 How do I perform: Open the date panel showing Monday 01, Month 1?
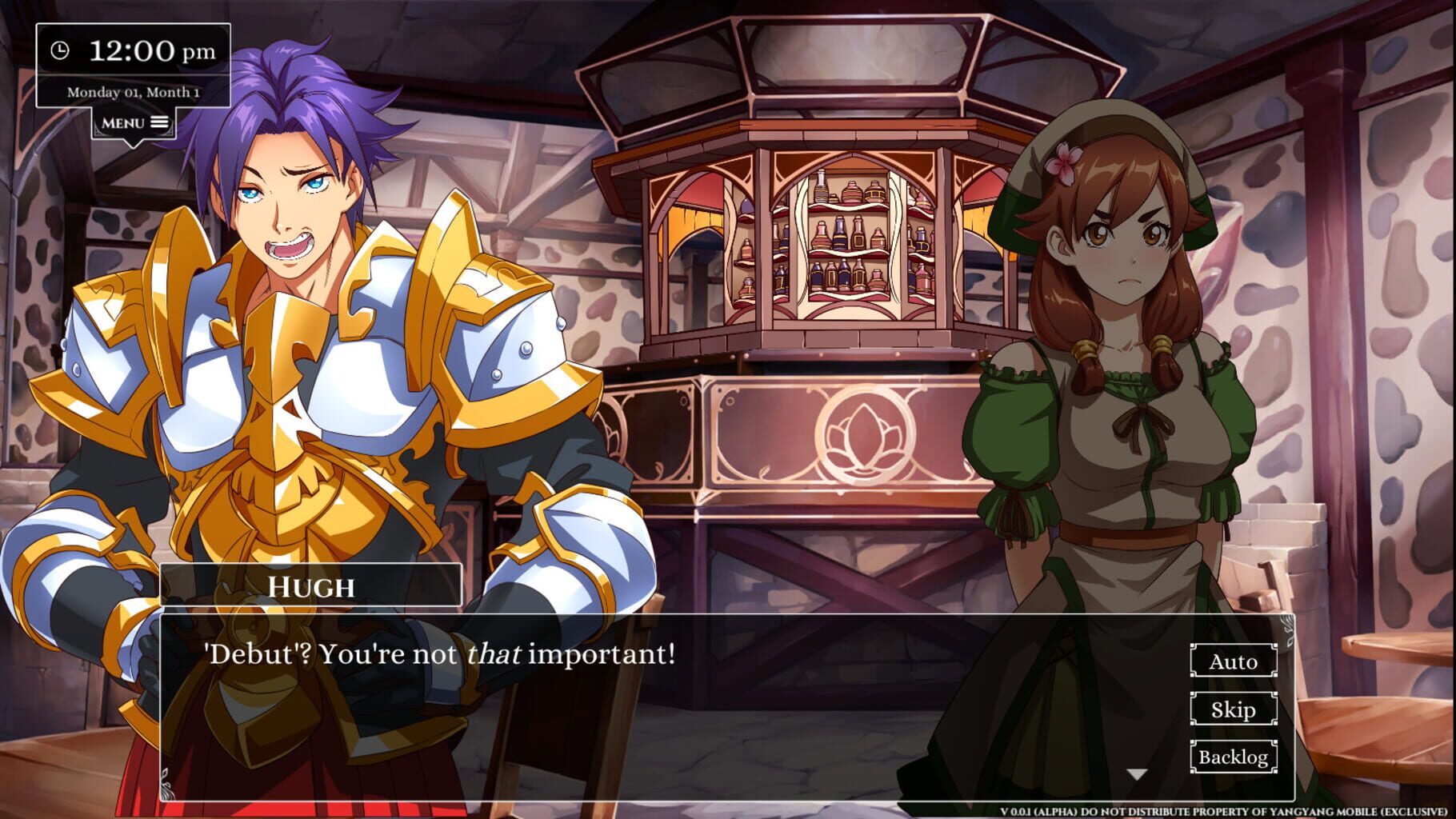coord(132,91)
